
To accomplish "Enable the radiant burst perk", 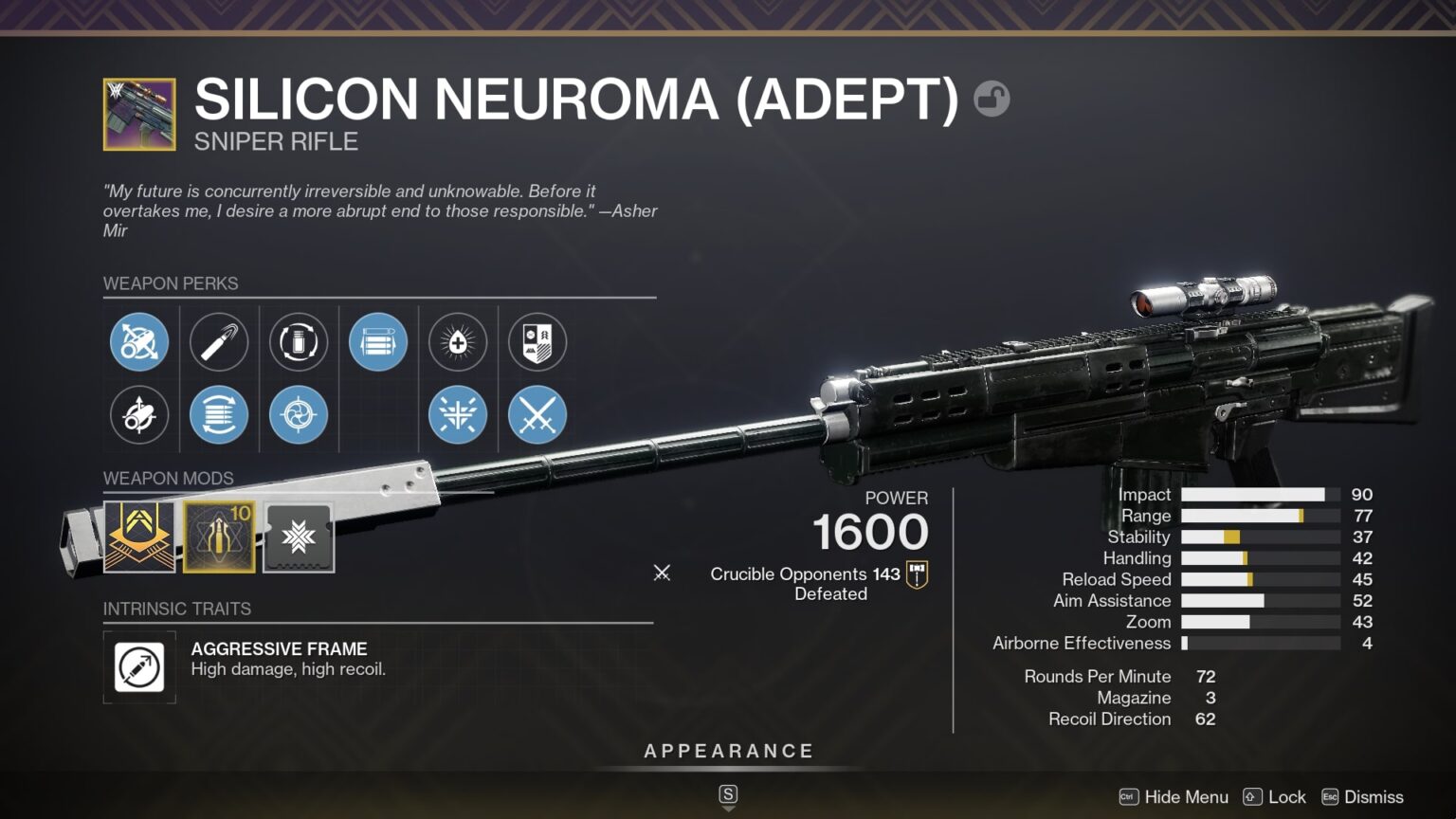I will click(458, 415).
